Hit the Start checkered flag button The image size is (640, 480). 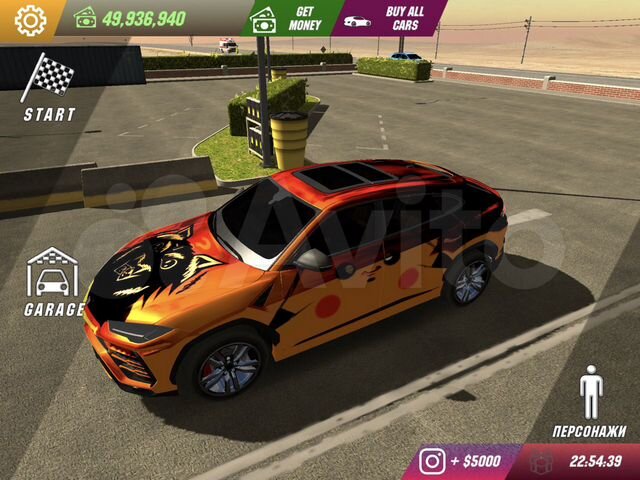[x=48, y=88]
